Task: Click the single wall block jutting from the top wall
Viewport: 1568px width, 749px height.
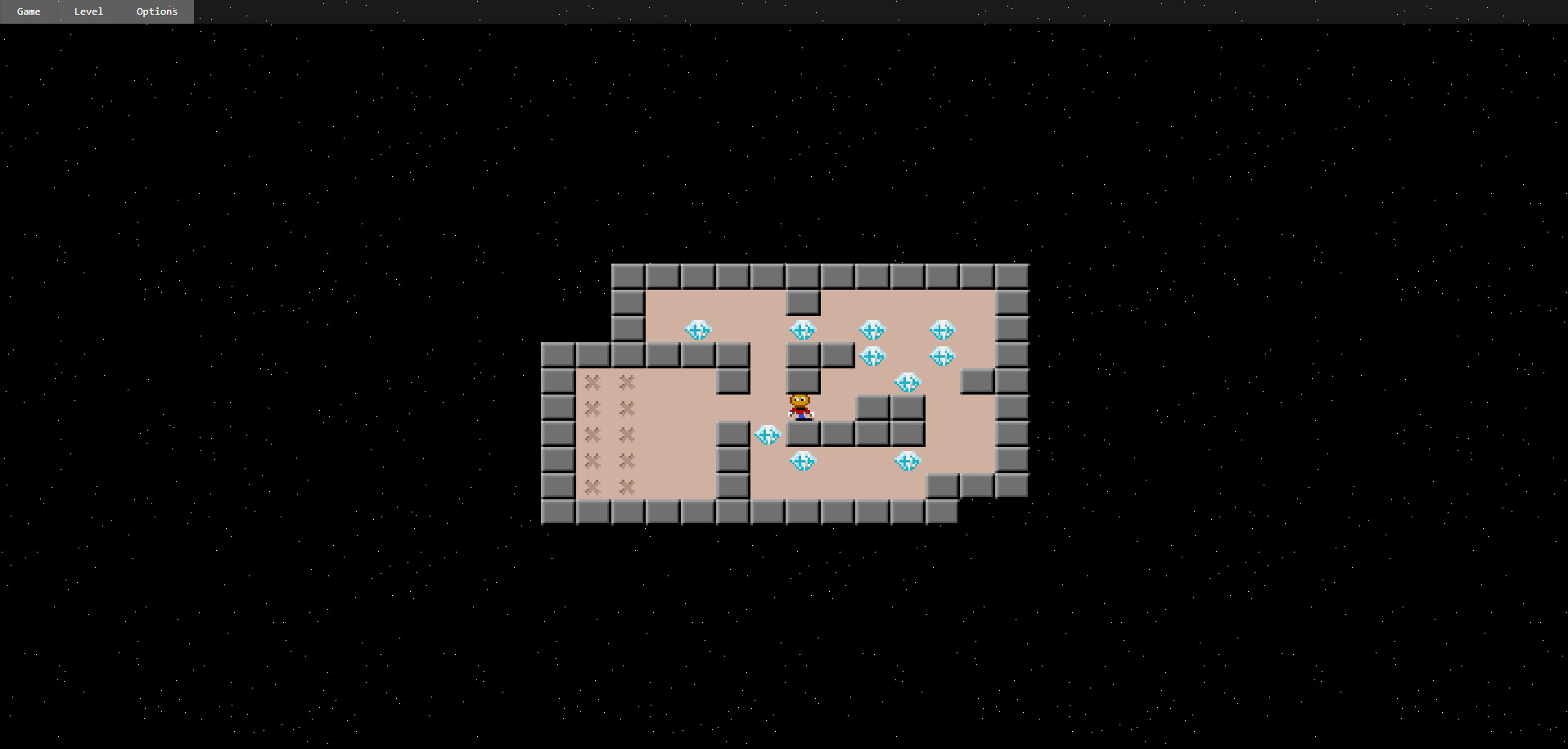Action: (x=803, y=303)
